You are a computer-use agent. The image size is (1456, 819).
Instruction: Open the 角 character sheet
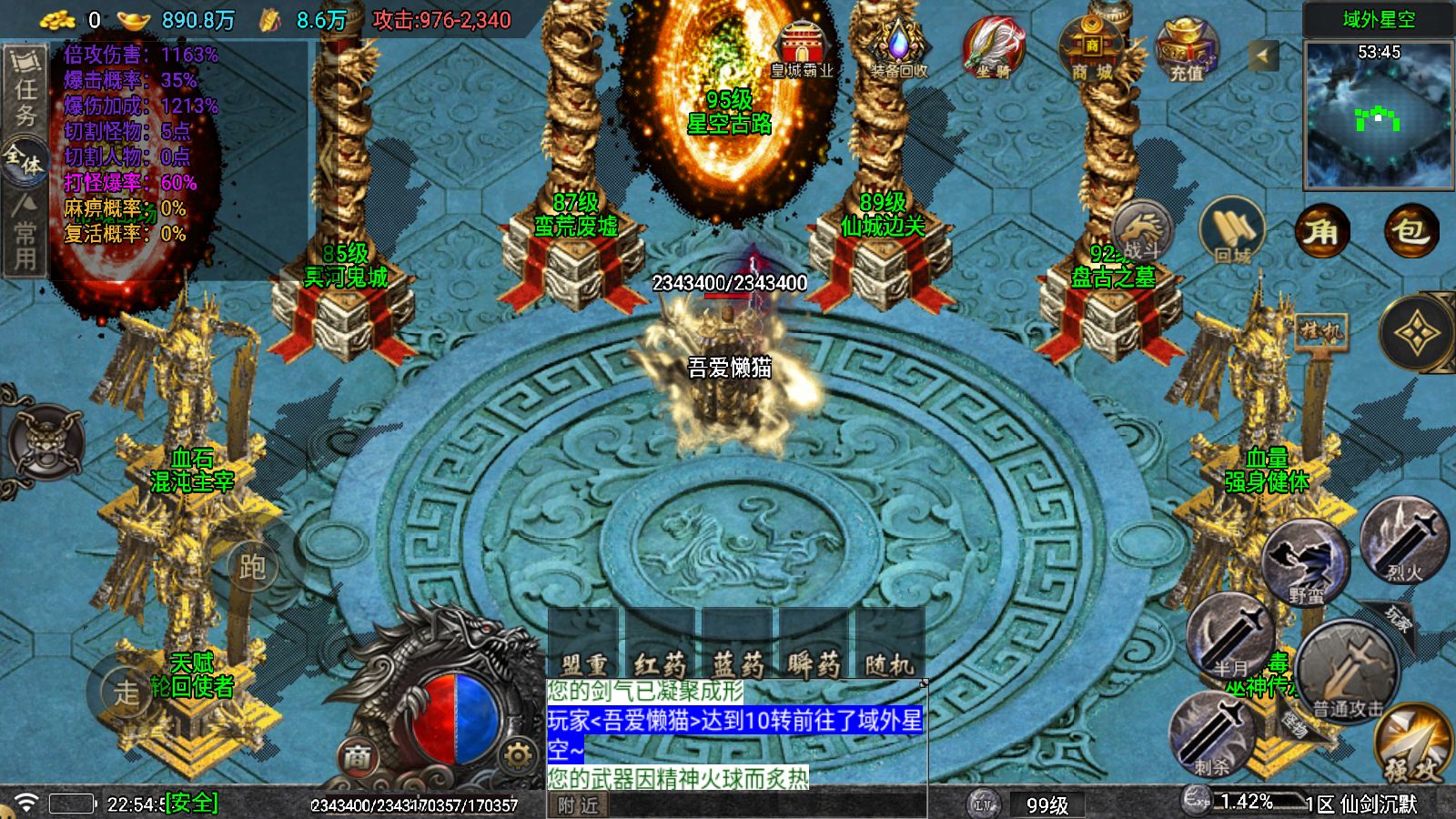[1321, 233]
